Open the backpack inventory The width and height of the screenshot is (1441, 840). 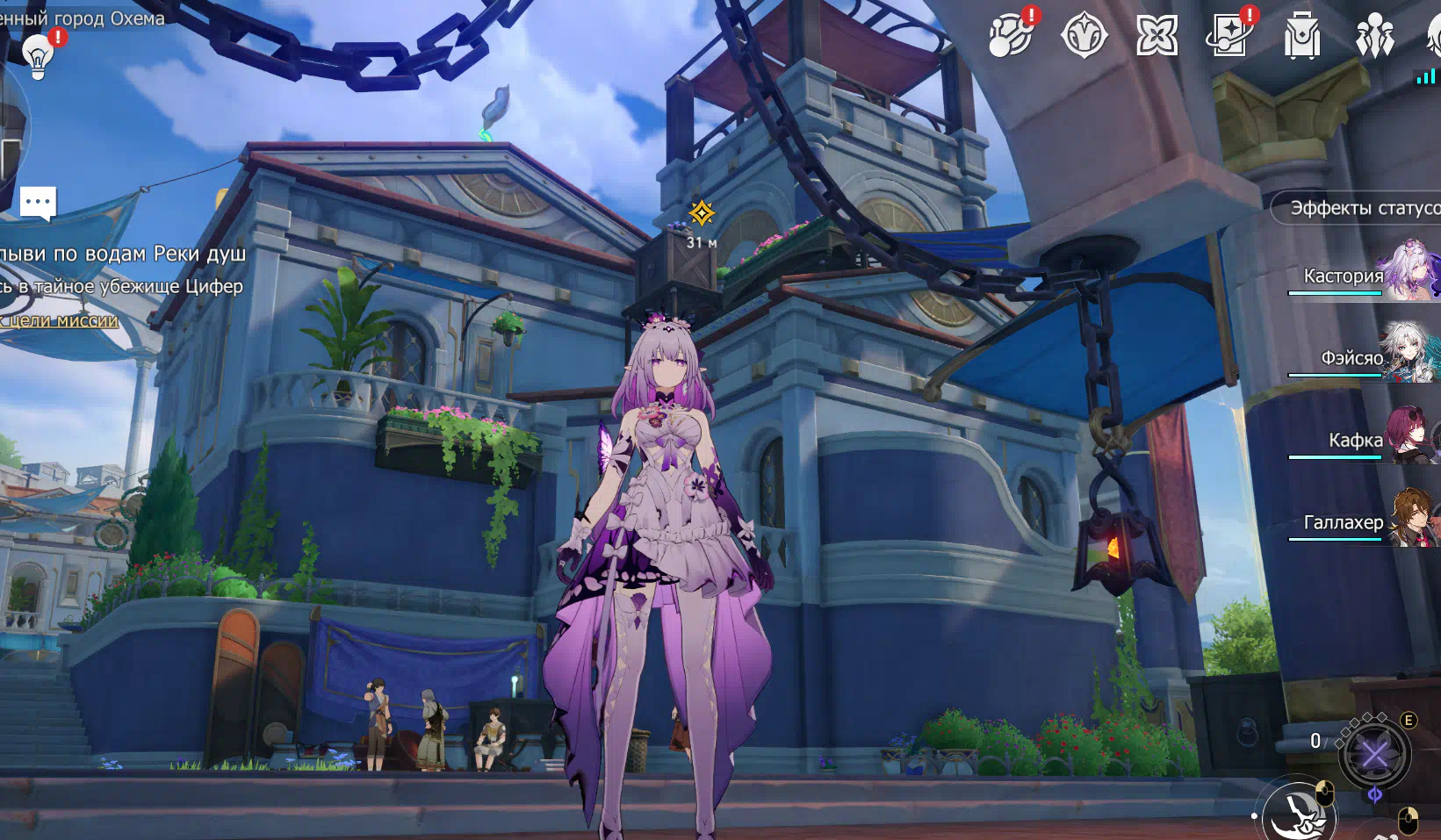click(x=1301, y=37)
